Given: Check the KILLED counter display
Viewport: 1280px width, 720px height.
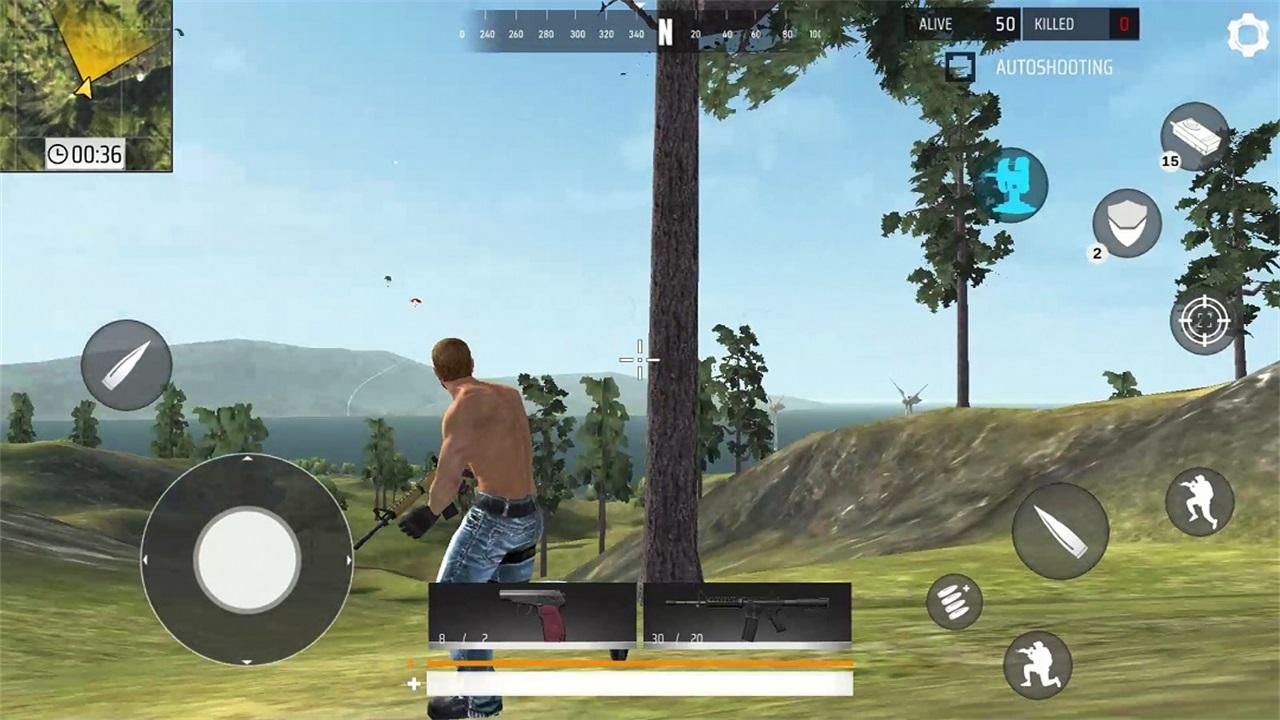Looking at the screenshot, I should coord(1080,24).
